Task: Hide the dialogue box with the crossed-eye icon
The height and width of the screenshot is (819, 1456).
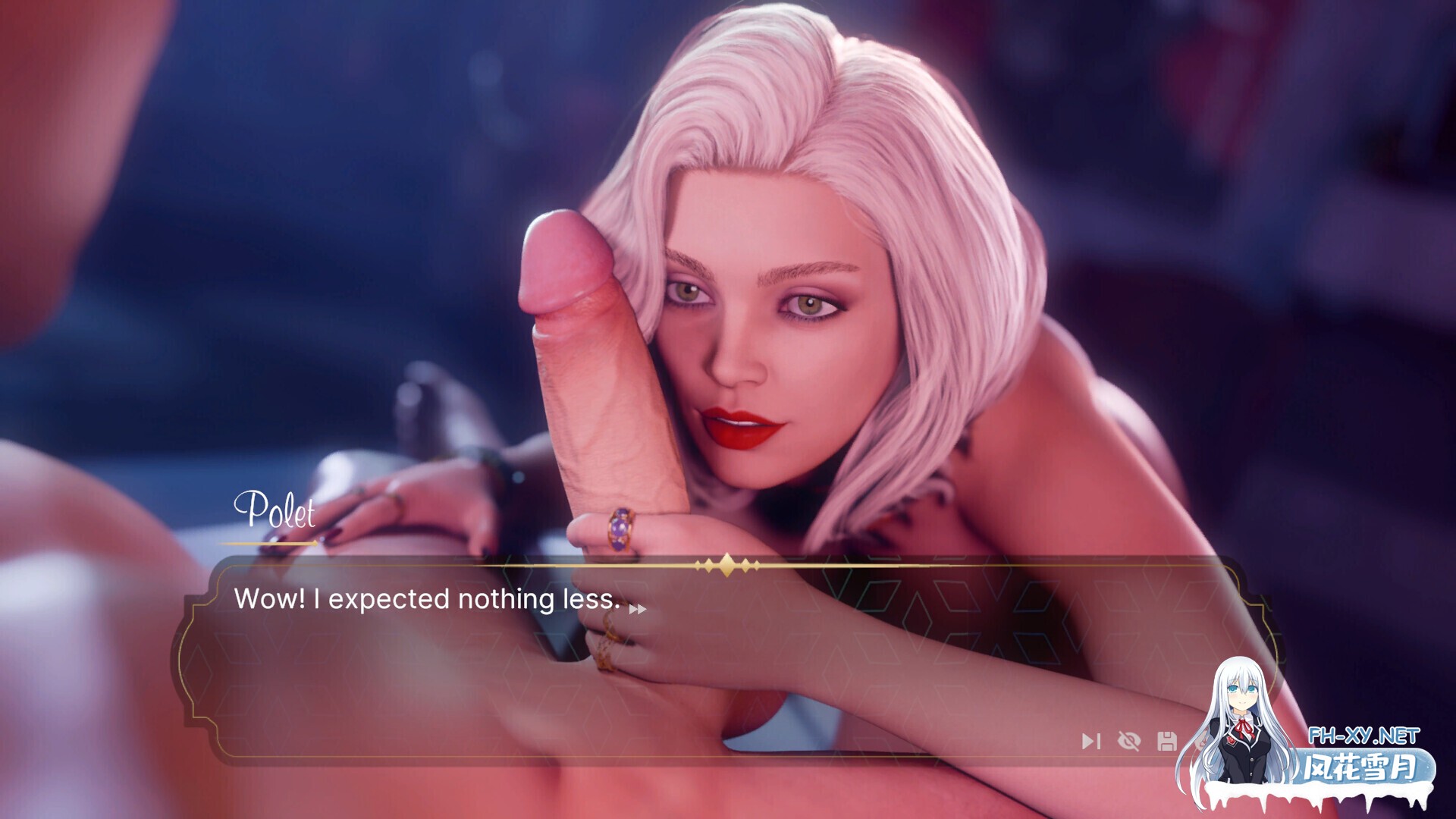Action: tap(1129, 741)
